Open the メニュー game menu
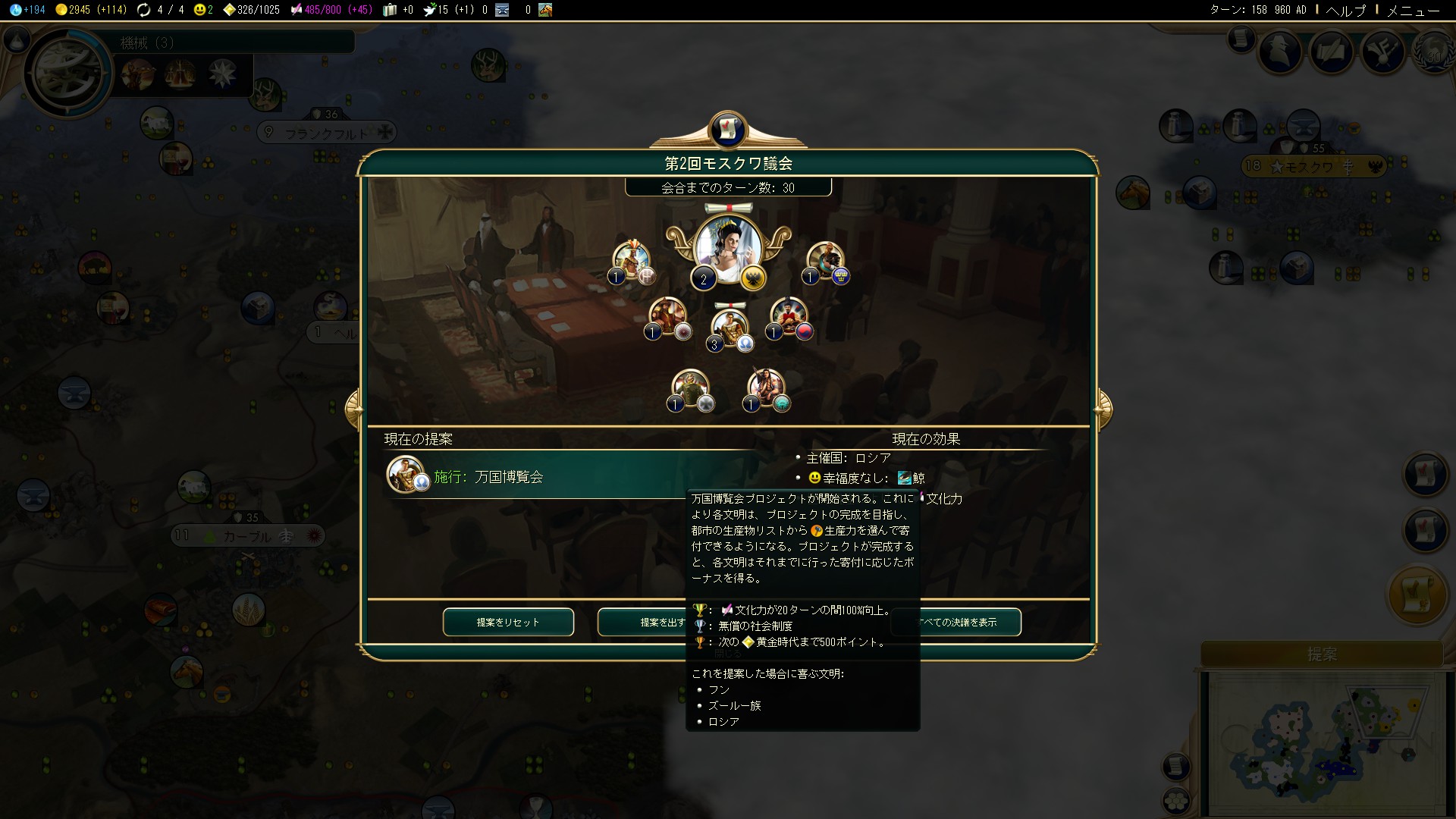This screenshot has height=819, width=1456. (1413, 10)
